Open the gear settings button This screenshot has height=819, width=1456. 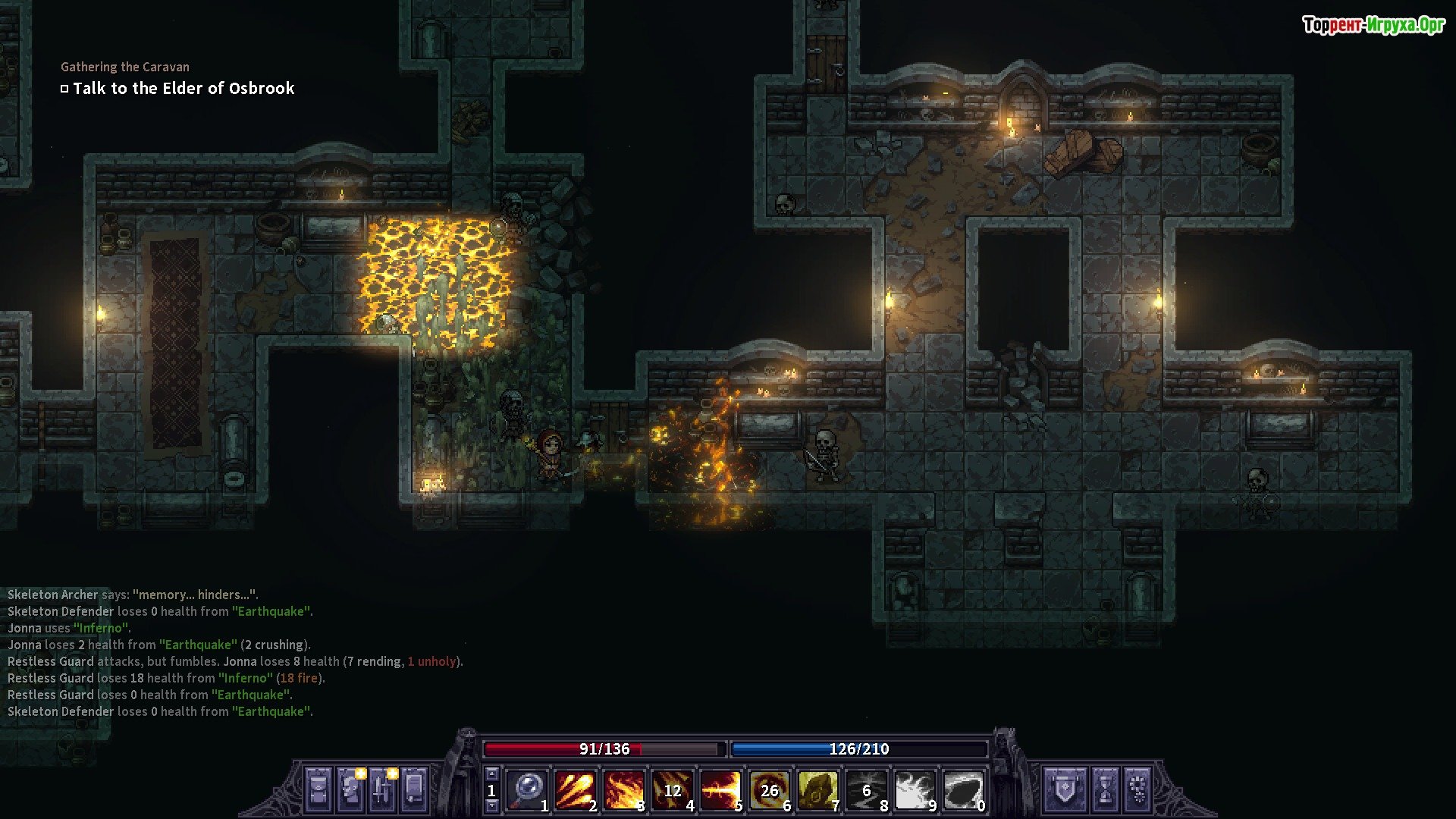point(1137,789)
